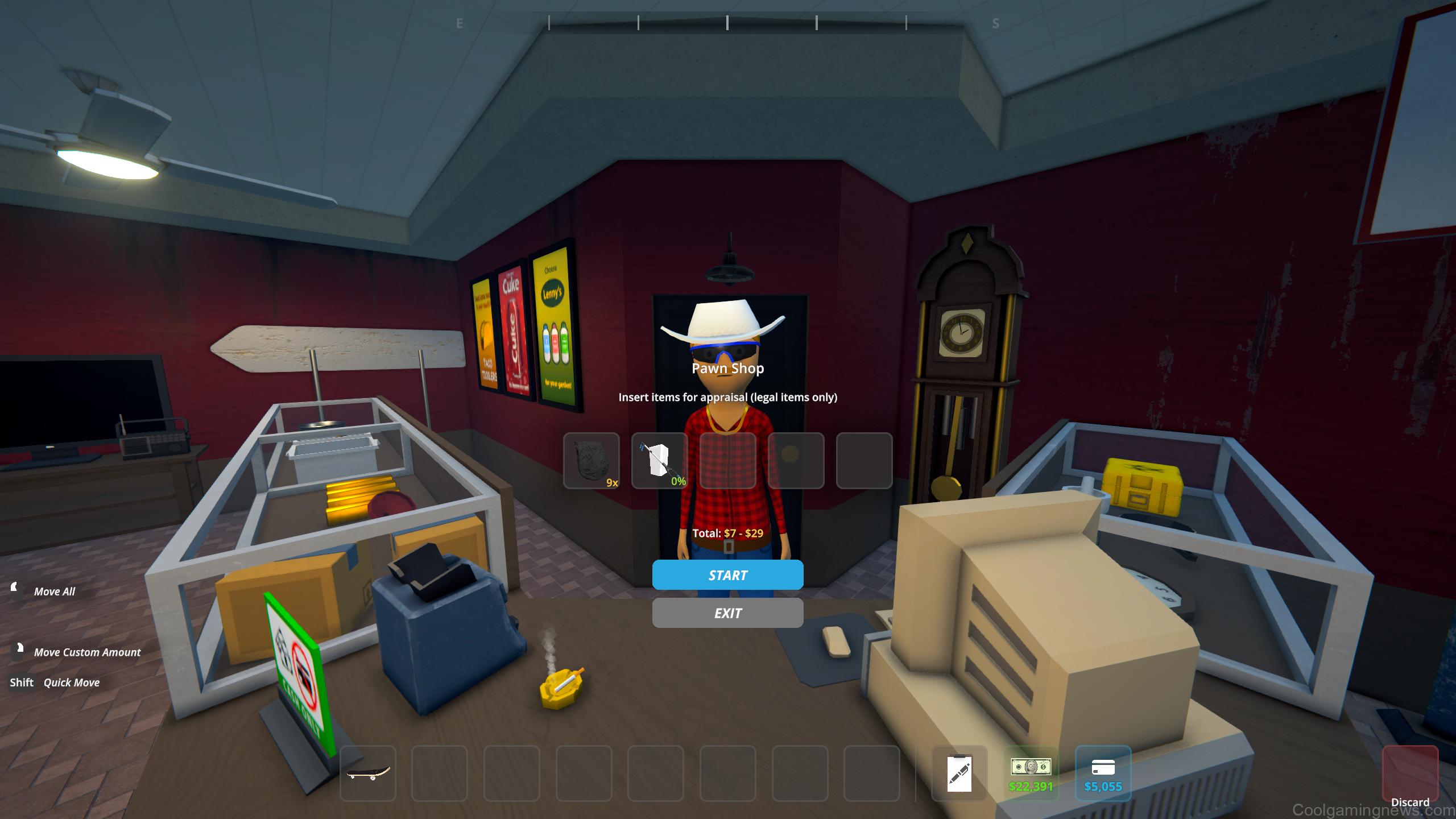Screen dimensions: 1456x819
Task: Click the insert items for appraisal instruction
Action: coord(728,398)
